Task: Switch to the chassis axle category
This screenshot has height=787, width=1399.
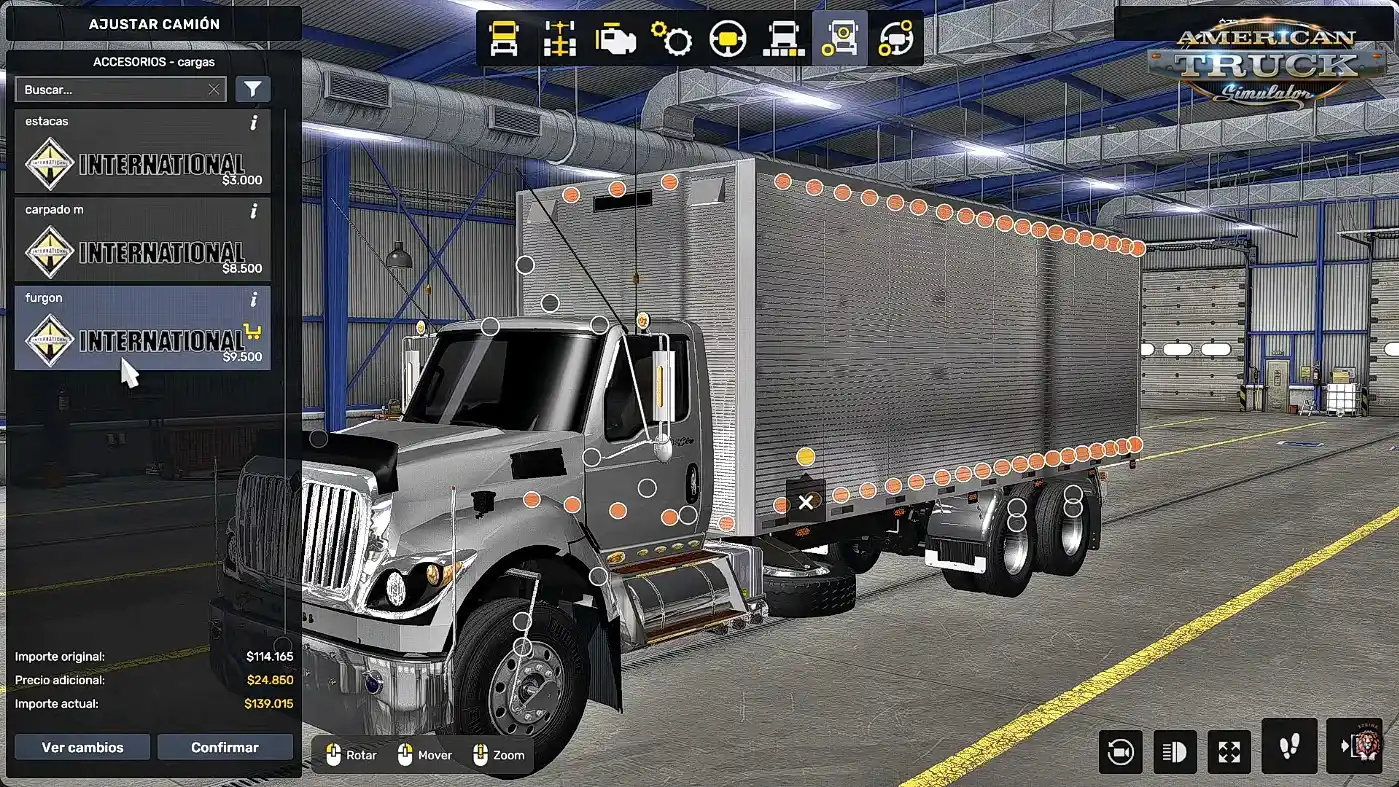Action: coord(560,39)
